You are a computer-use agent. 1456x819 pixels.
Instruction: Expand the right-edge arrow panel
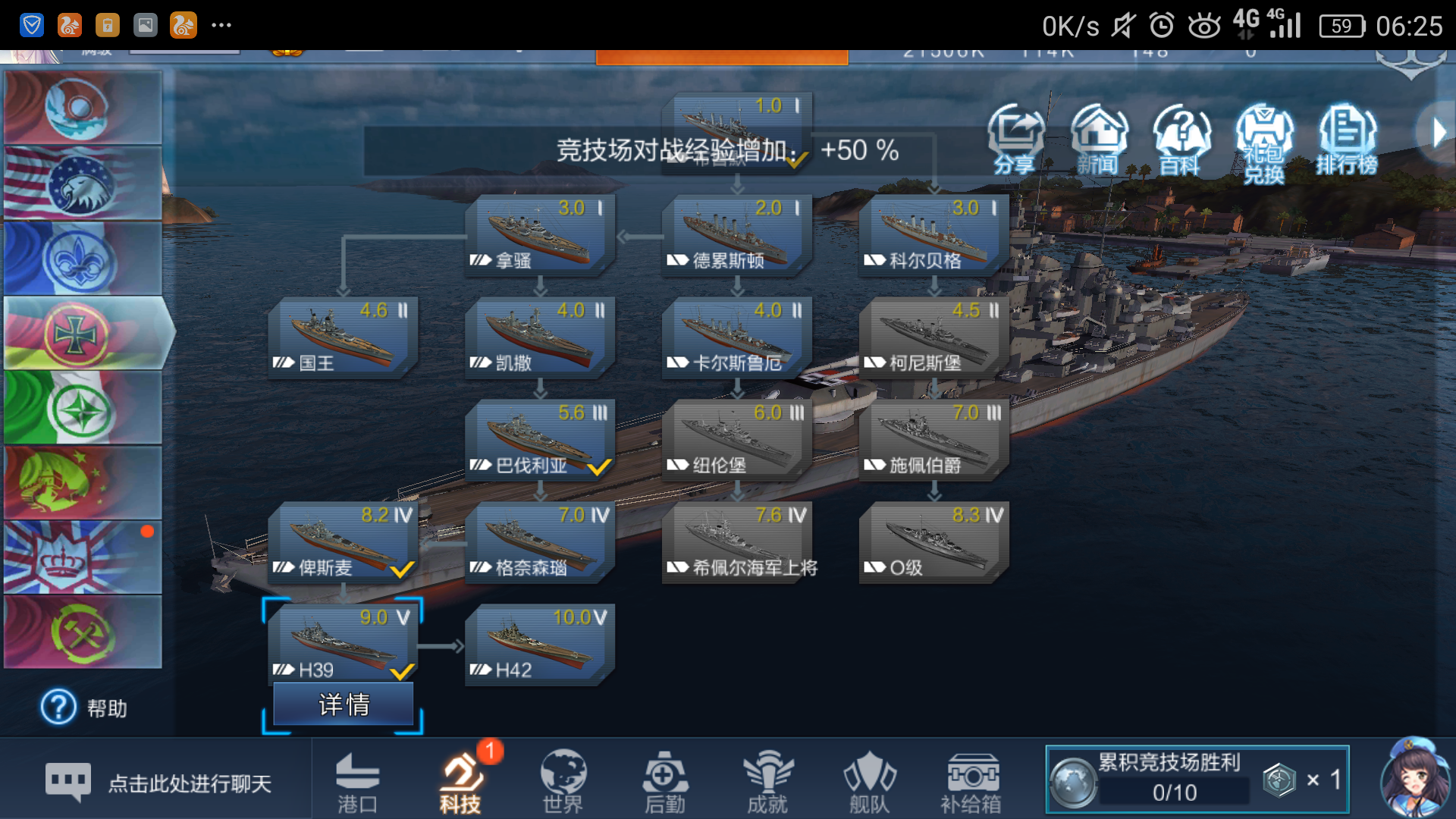point(1439,130)
